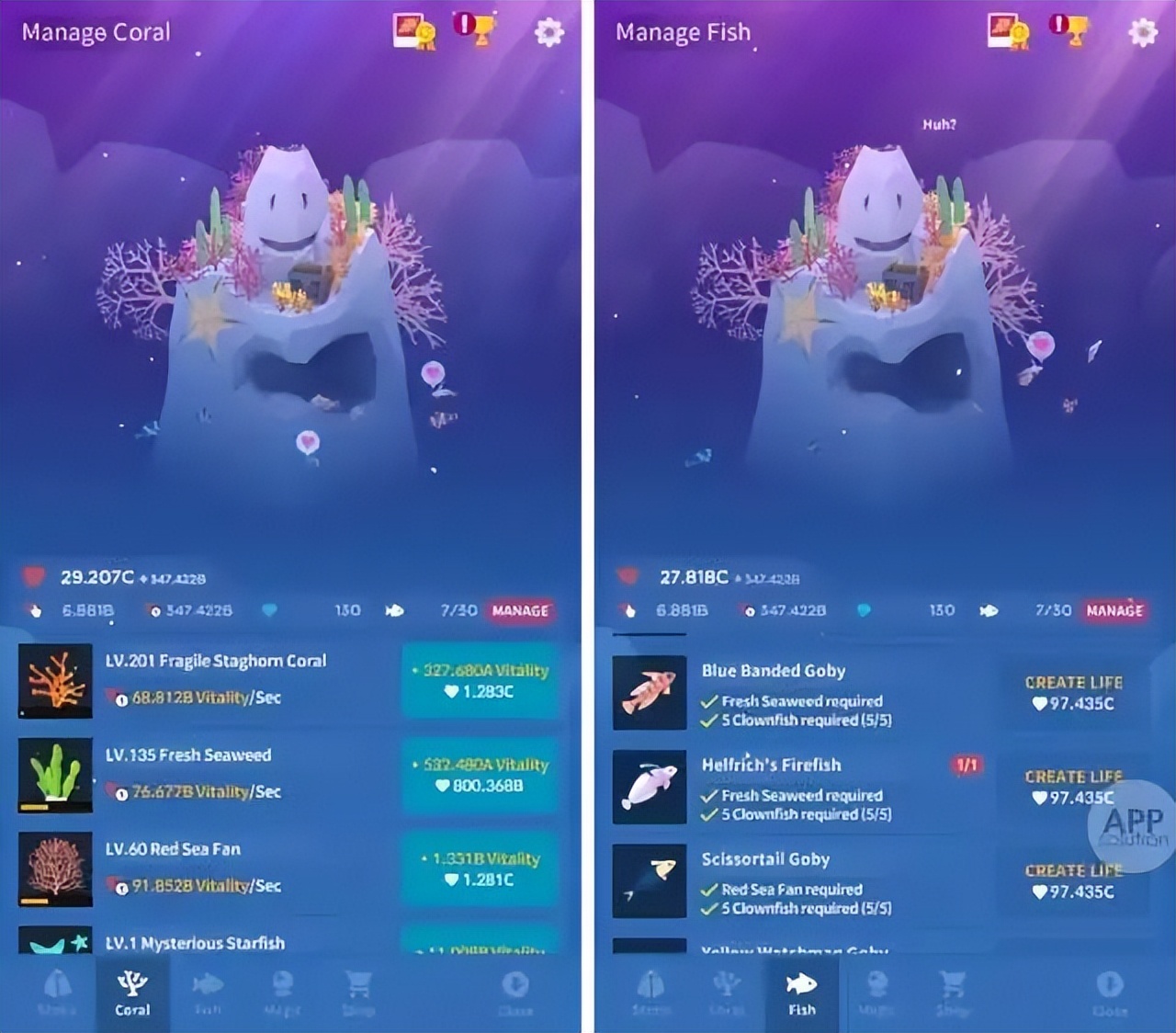Screen dimensions: 1176x1033
Task: Upgrade LV.135 Fresh Seaweed for 800.368B
Action: 481,777
